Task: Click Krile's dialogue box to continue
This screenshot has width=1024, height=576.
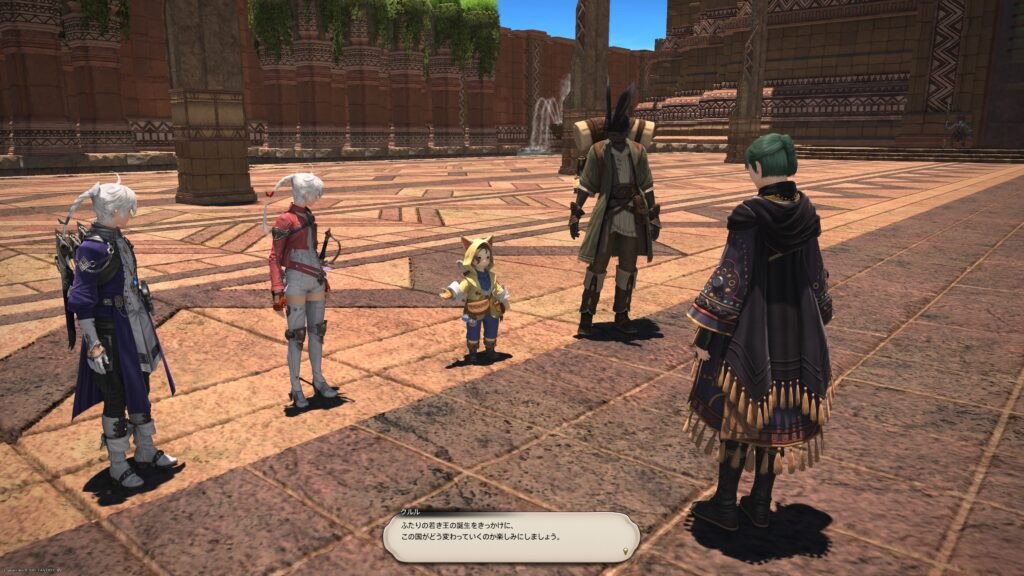Action: 510,536
